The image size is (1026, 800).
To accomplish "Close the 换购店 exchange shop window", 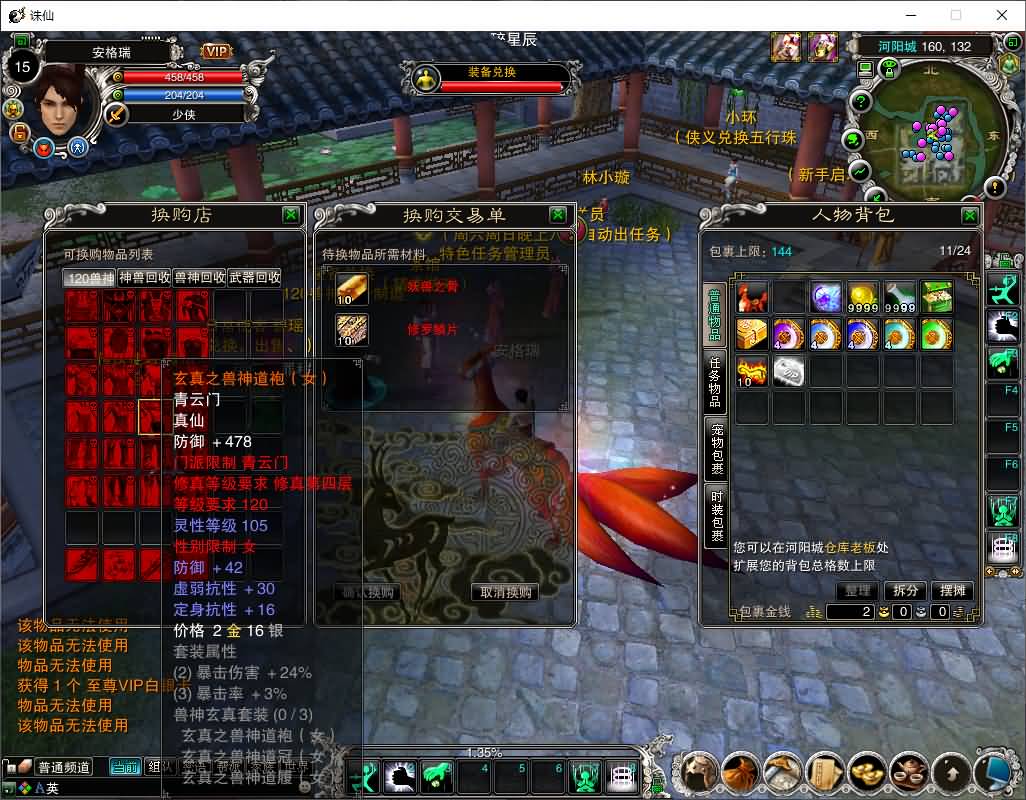I will pos(290,214).
